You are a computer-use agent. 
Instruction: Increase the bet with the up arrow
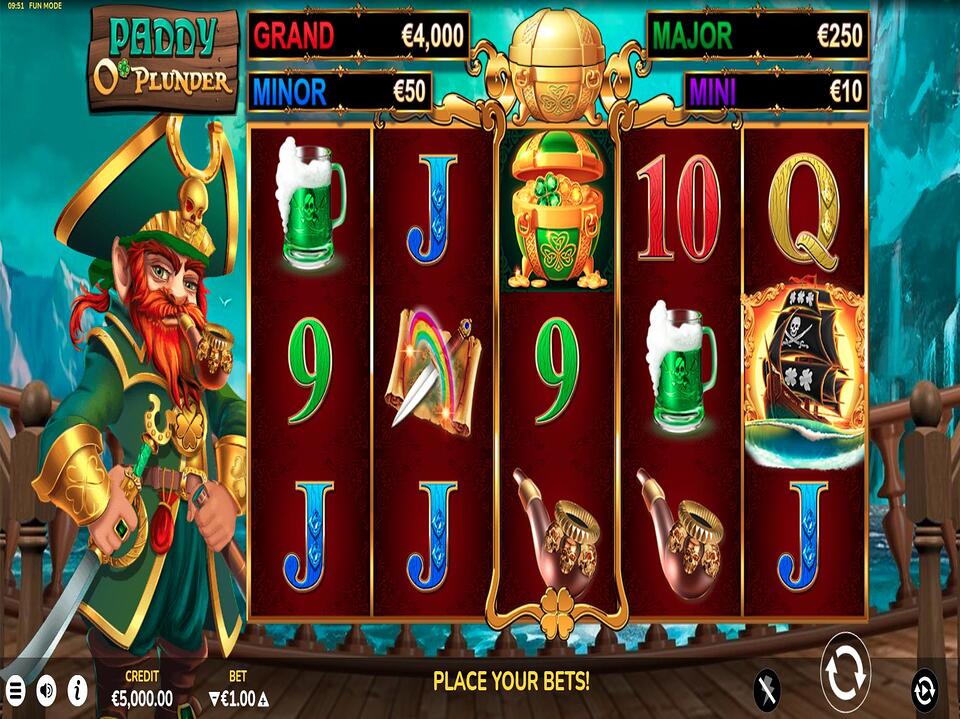pyautogui.click(x=263, y=698)
